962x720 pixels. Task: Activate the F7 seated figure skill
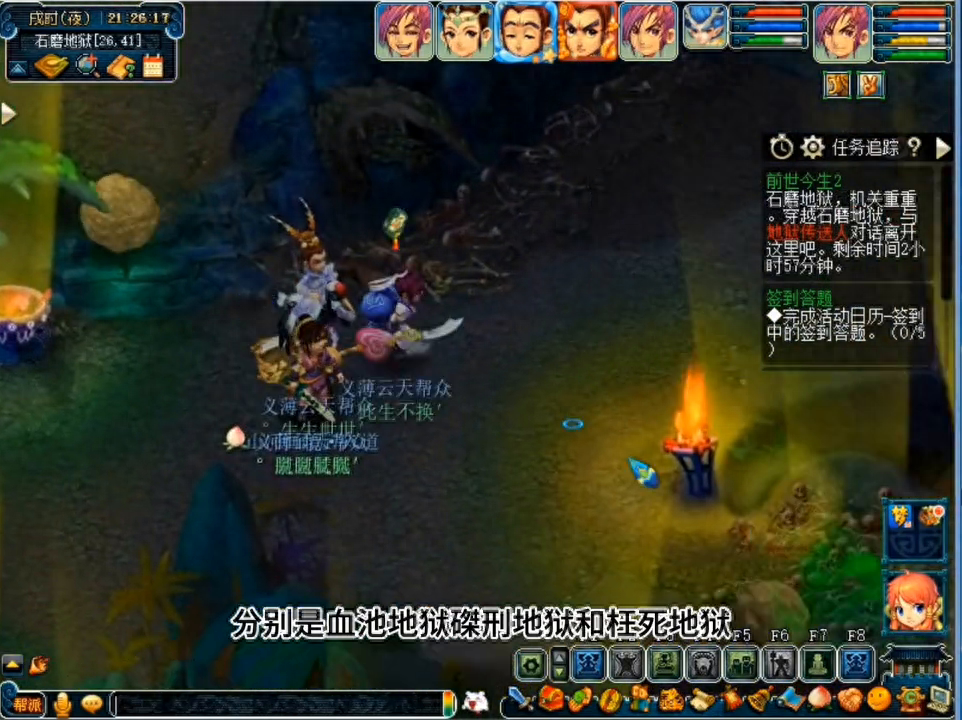pos(819,663)
